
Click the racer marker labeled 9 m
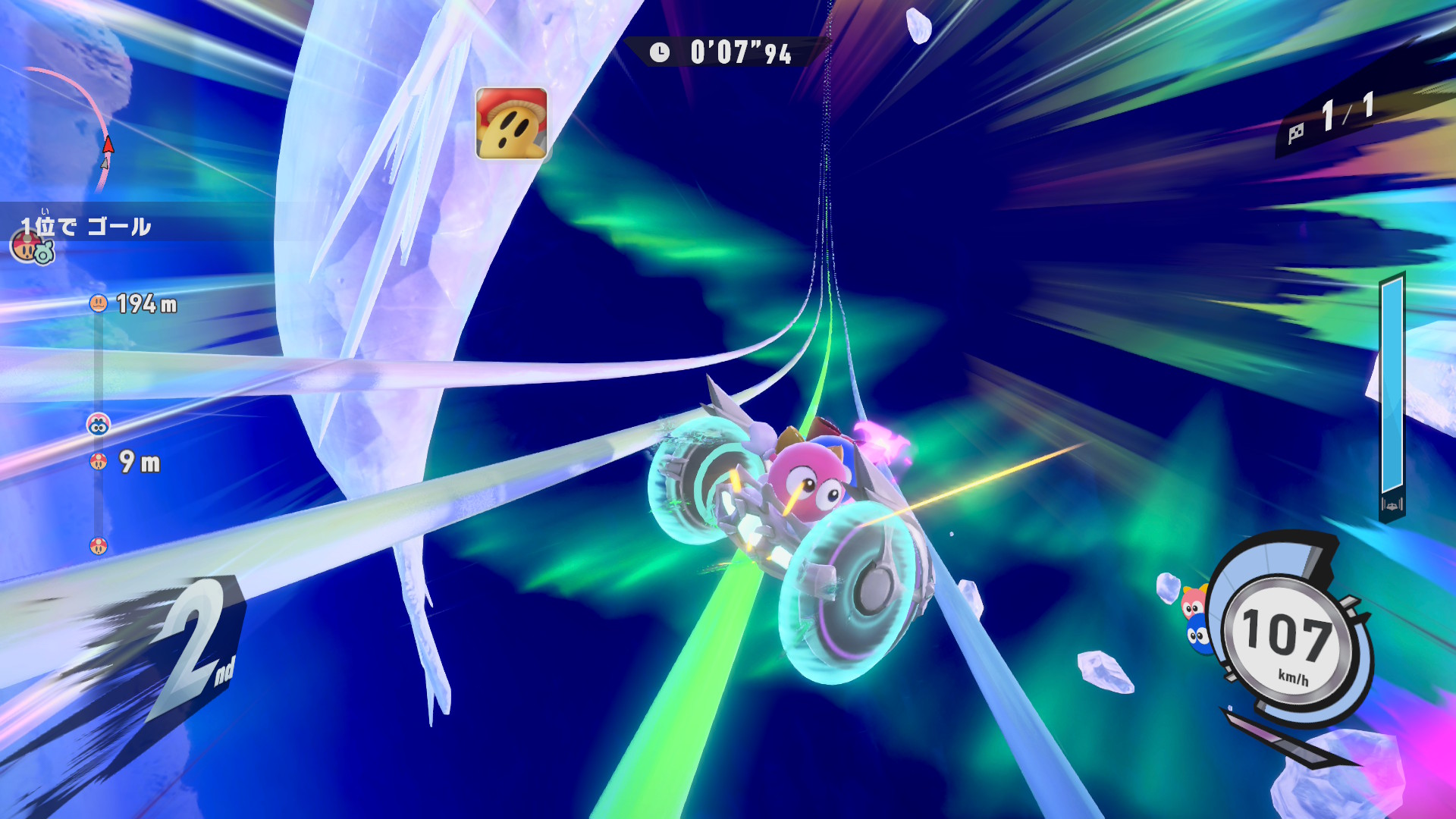[x=99, y=461]
